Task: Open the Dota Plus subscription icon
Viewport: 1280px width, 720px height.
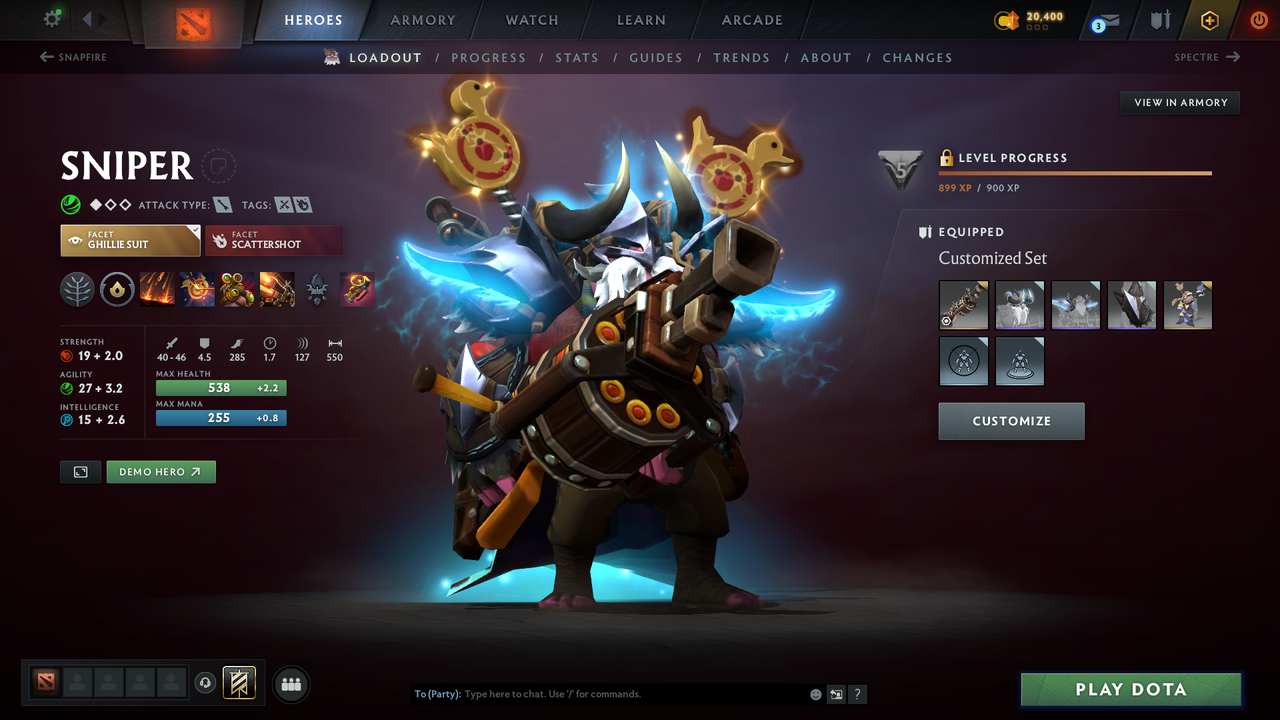Action: [x=1209, y=19]
